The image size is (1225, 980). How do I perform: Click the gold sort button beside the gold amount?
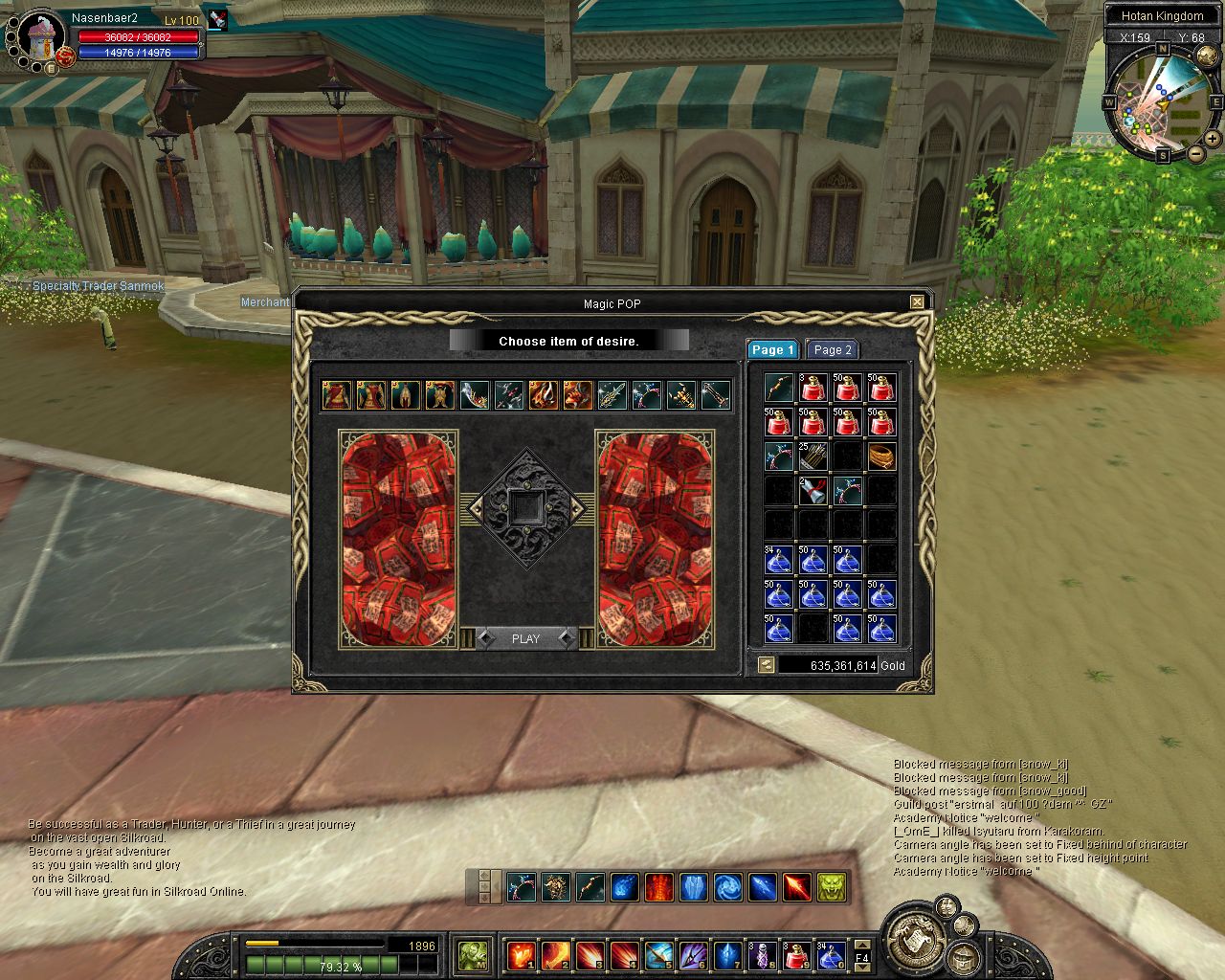coord(766,664)
